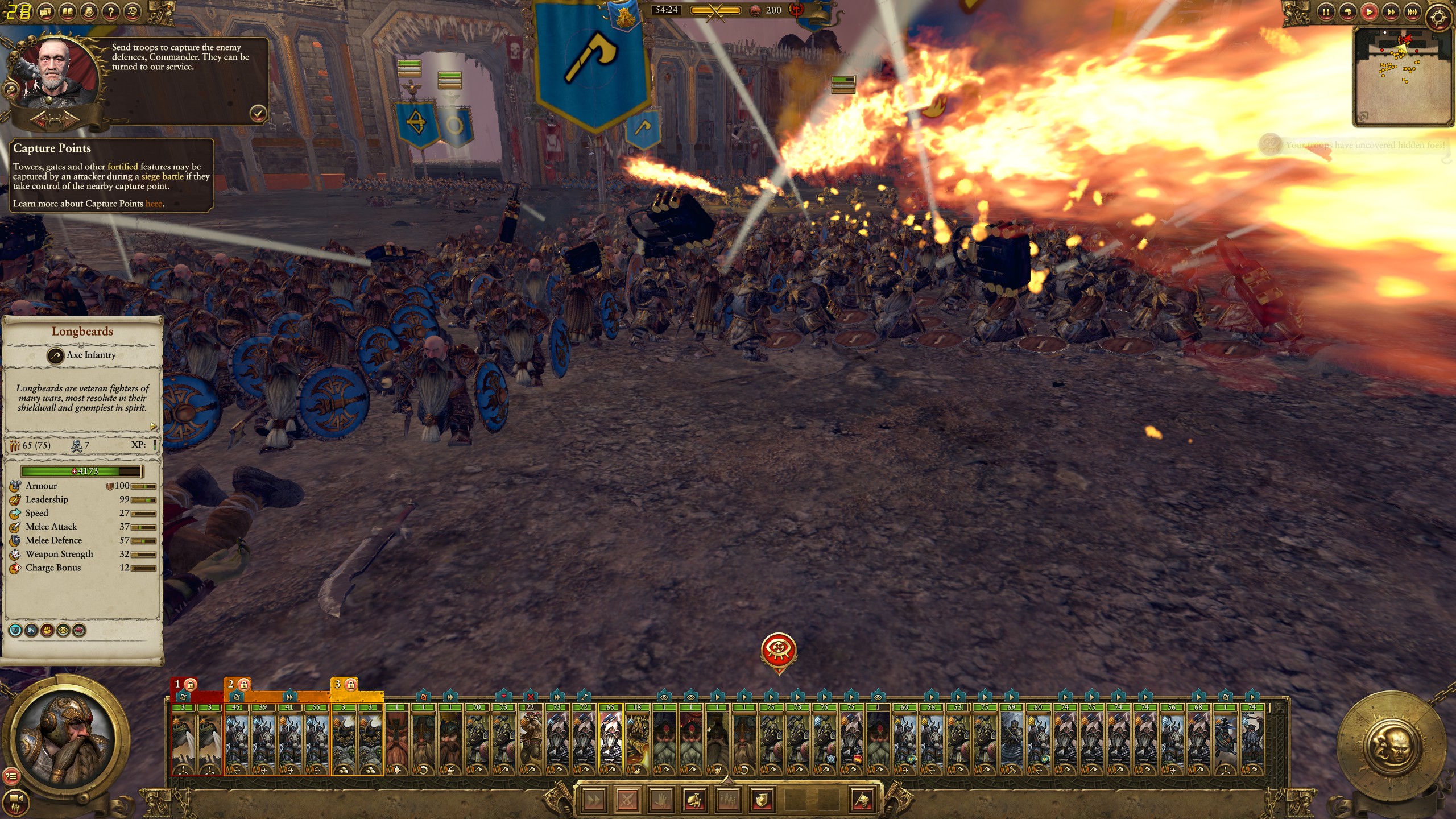Click the red eye hidden-foes marker
This screenshot has height=819, width=1456.
click(x=778, y=651)
